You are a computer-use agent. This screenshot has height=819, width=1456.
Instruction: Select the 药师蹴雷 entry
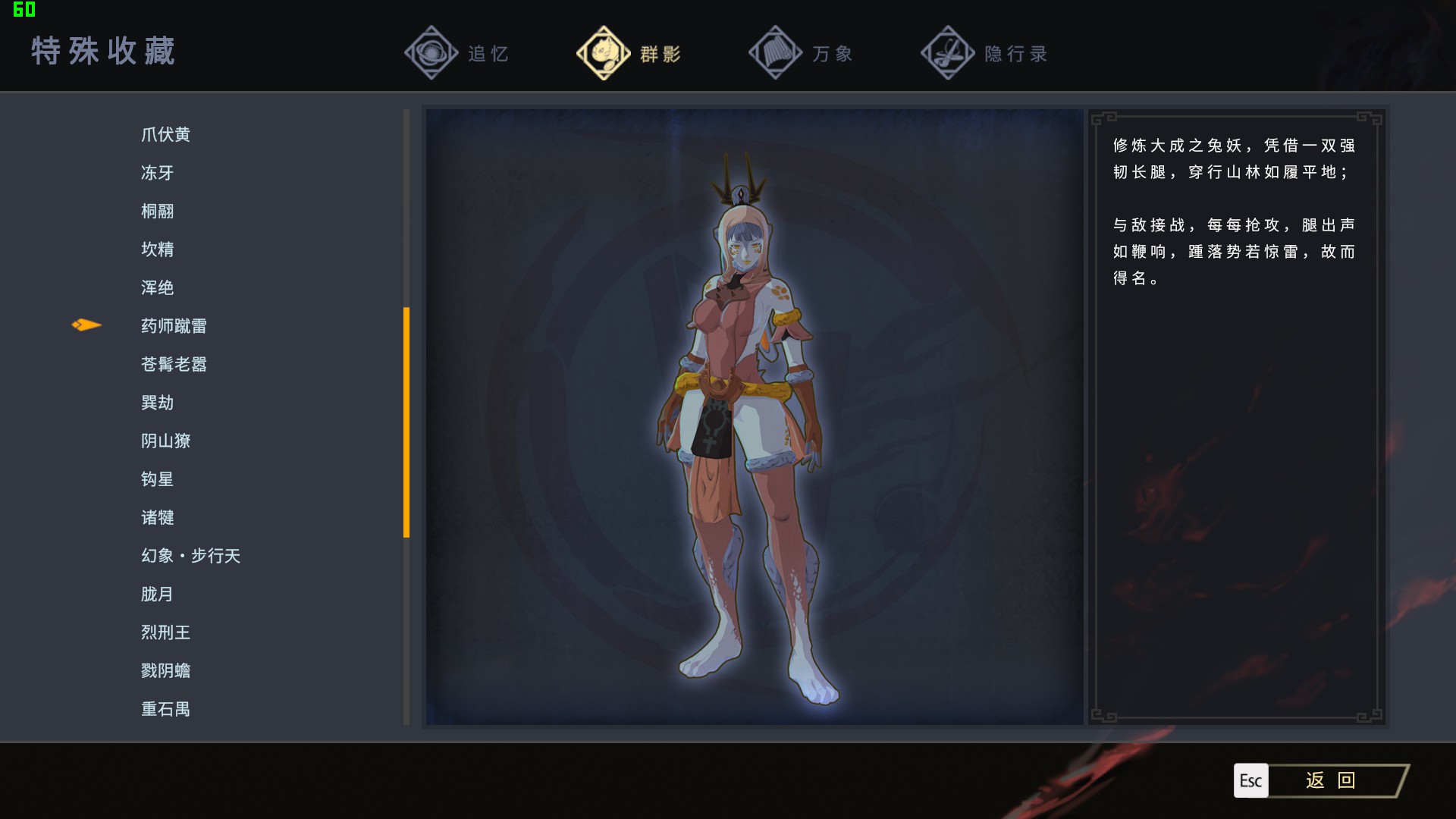[174, 326]
